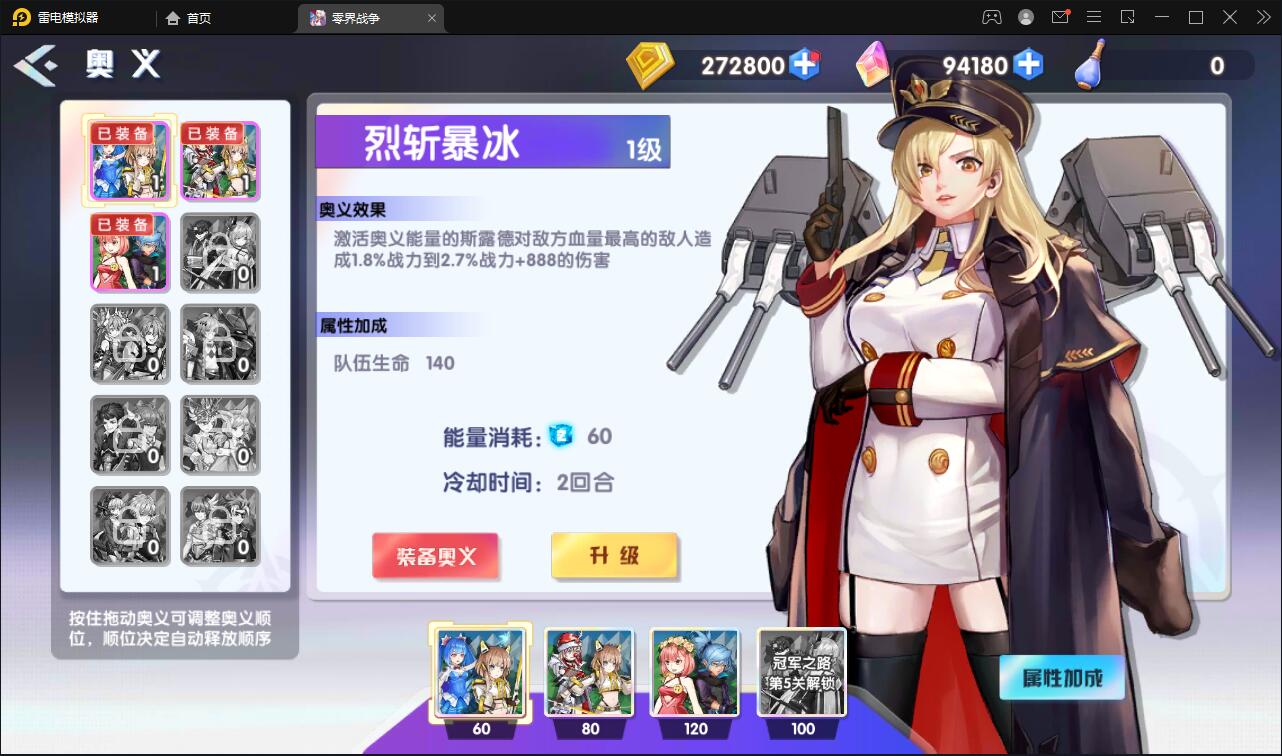Image resolution: width=1282 pixels, height=756 pixels.
Task: Click the screenshot capture icon in the titlebar
Action: (x=1128, y=17)
